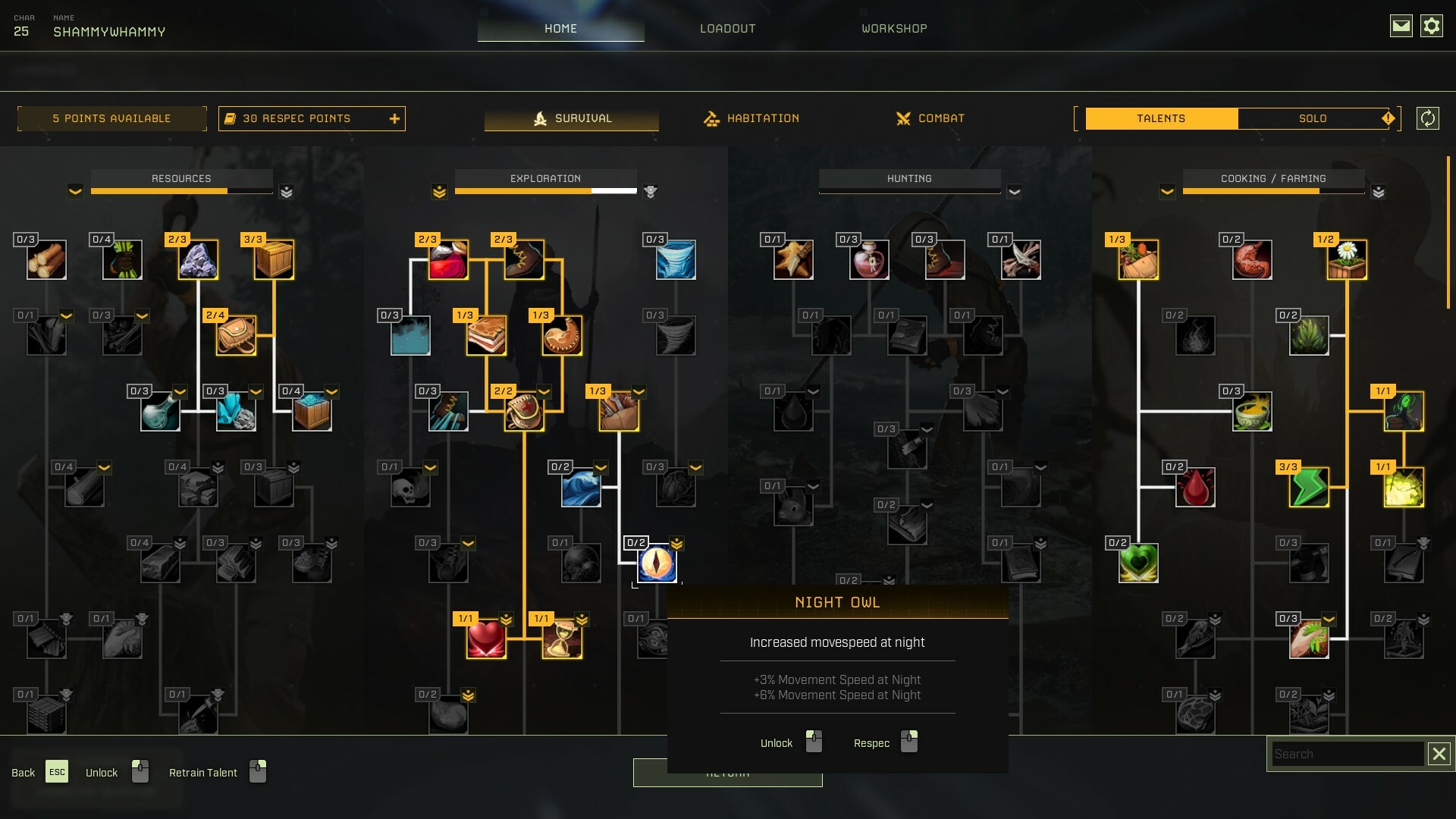Image resolution: width=1456 pixels, height=819 pixels.
Task: Collapse the HUNTING talent tree
Action: [1015, 191]
